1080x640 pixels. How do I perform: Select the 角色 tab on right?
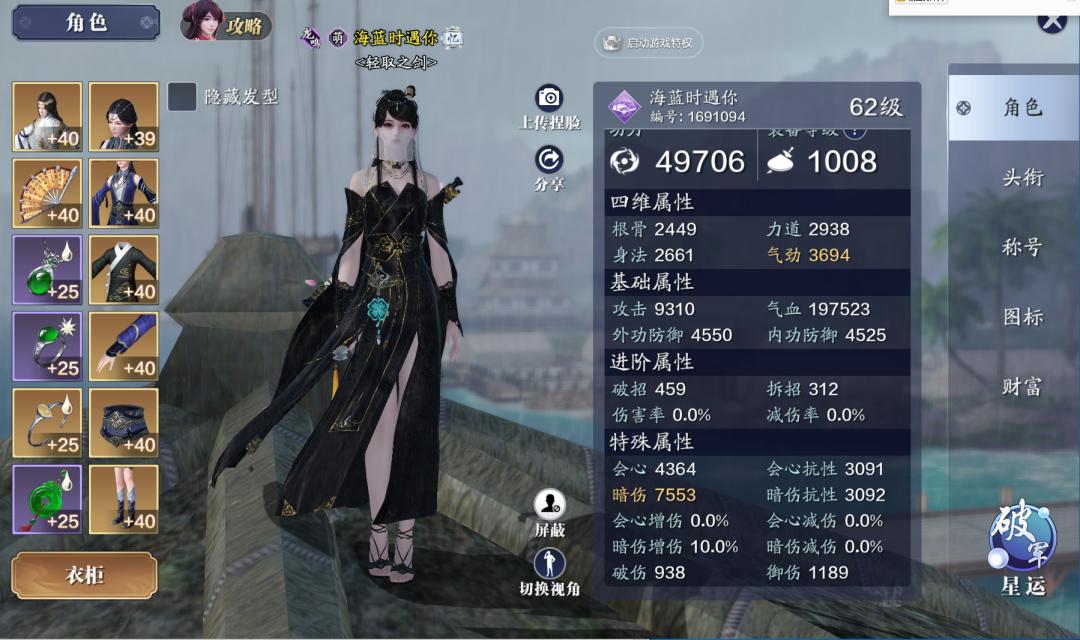click(x=1014, y=107)
